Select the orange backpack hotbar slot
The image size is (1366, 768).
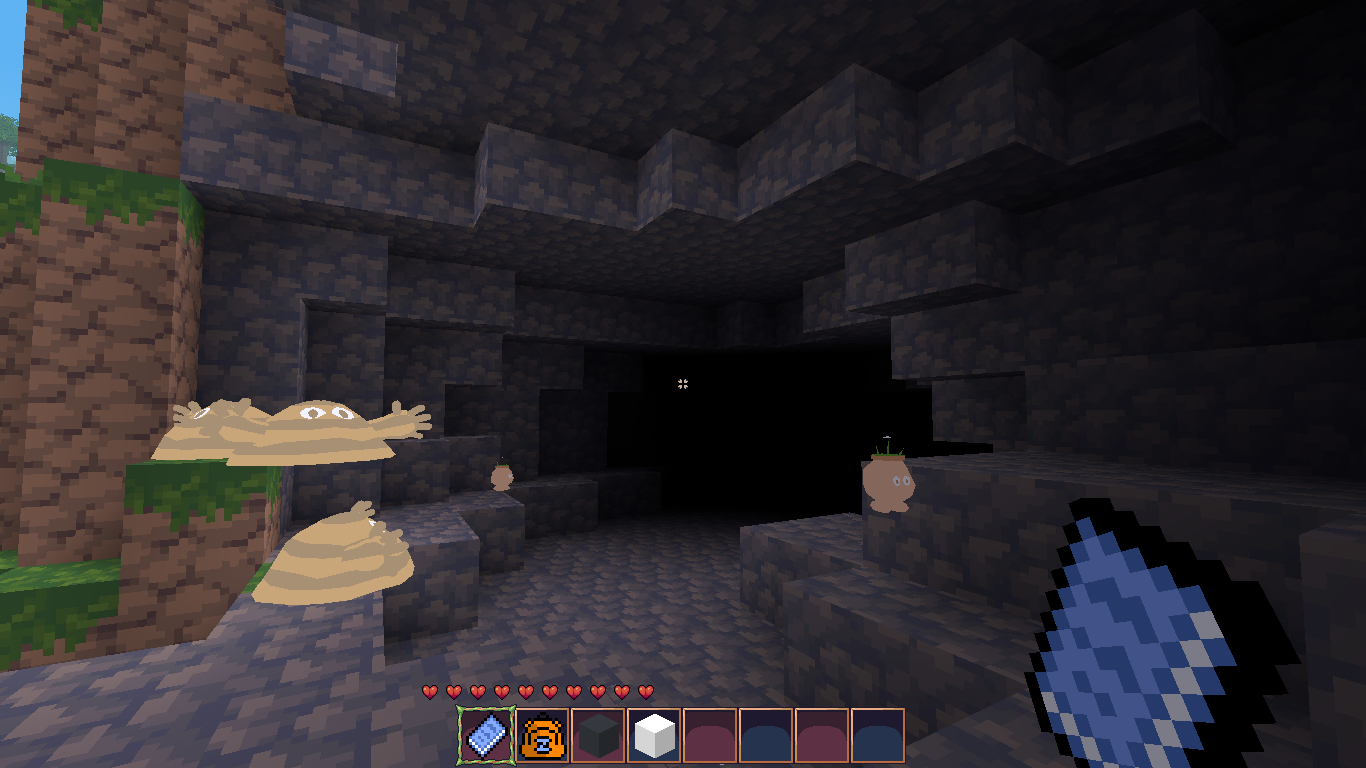(543, 736)
